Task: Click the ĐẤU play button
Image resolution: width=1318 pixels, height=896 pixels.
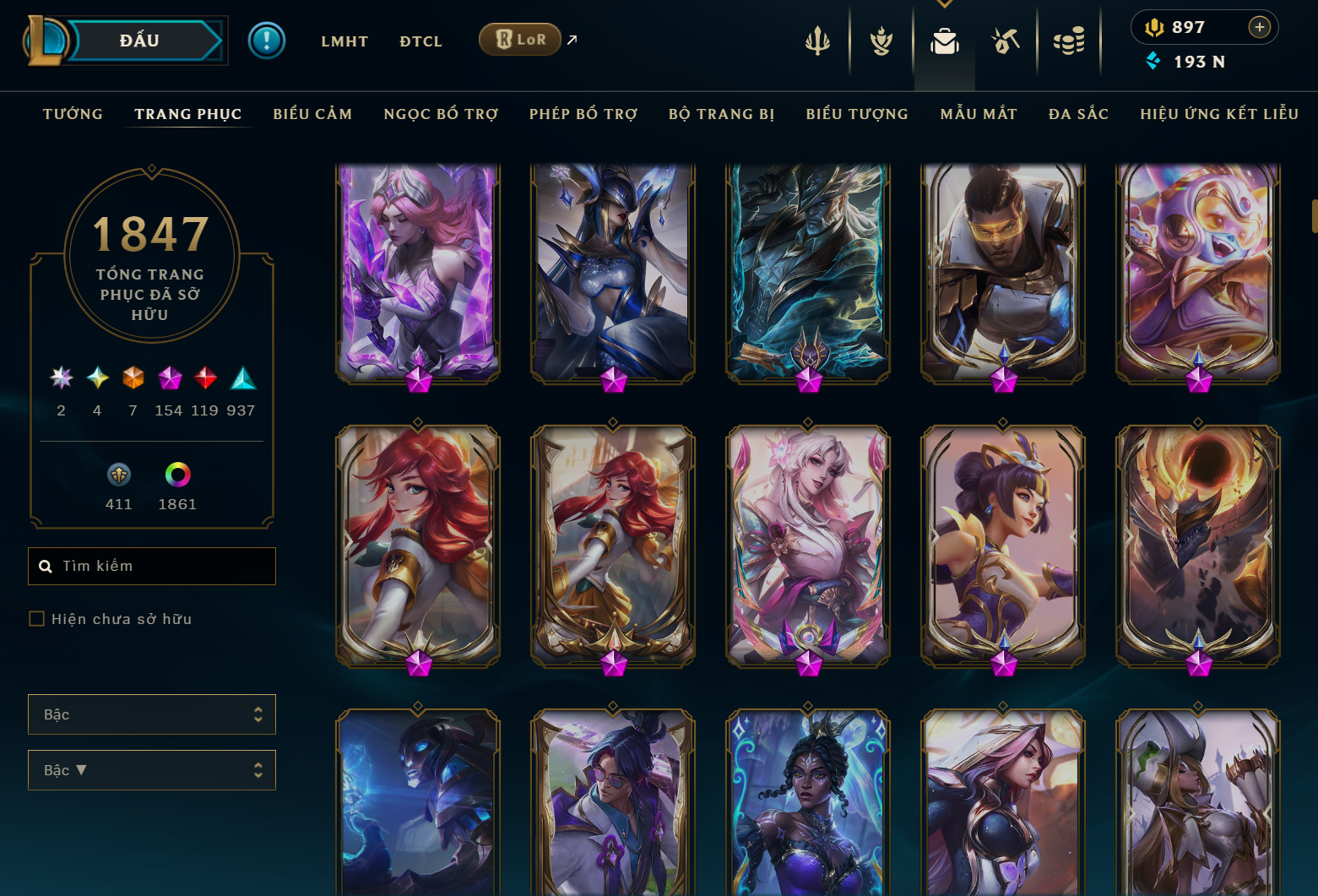Action: (x=140, y=41)
